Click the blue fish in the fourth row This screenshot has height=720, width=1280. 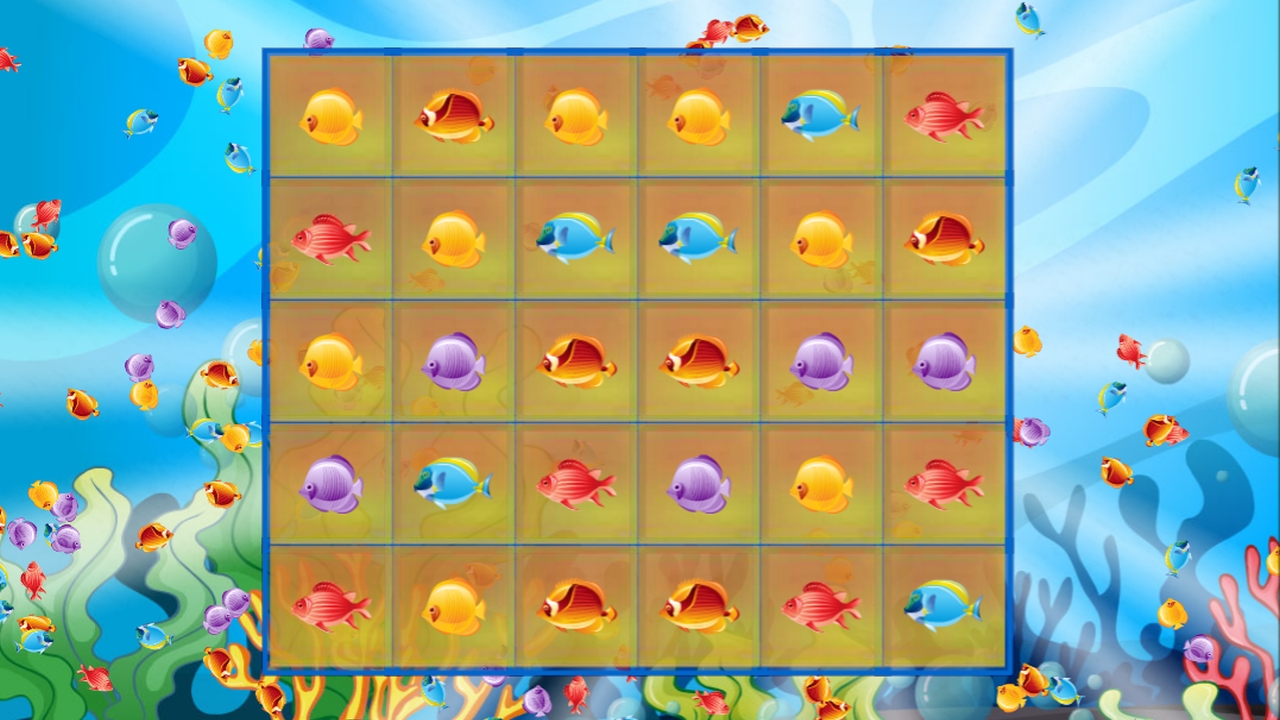(x=455, y=487)
